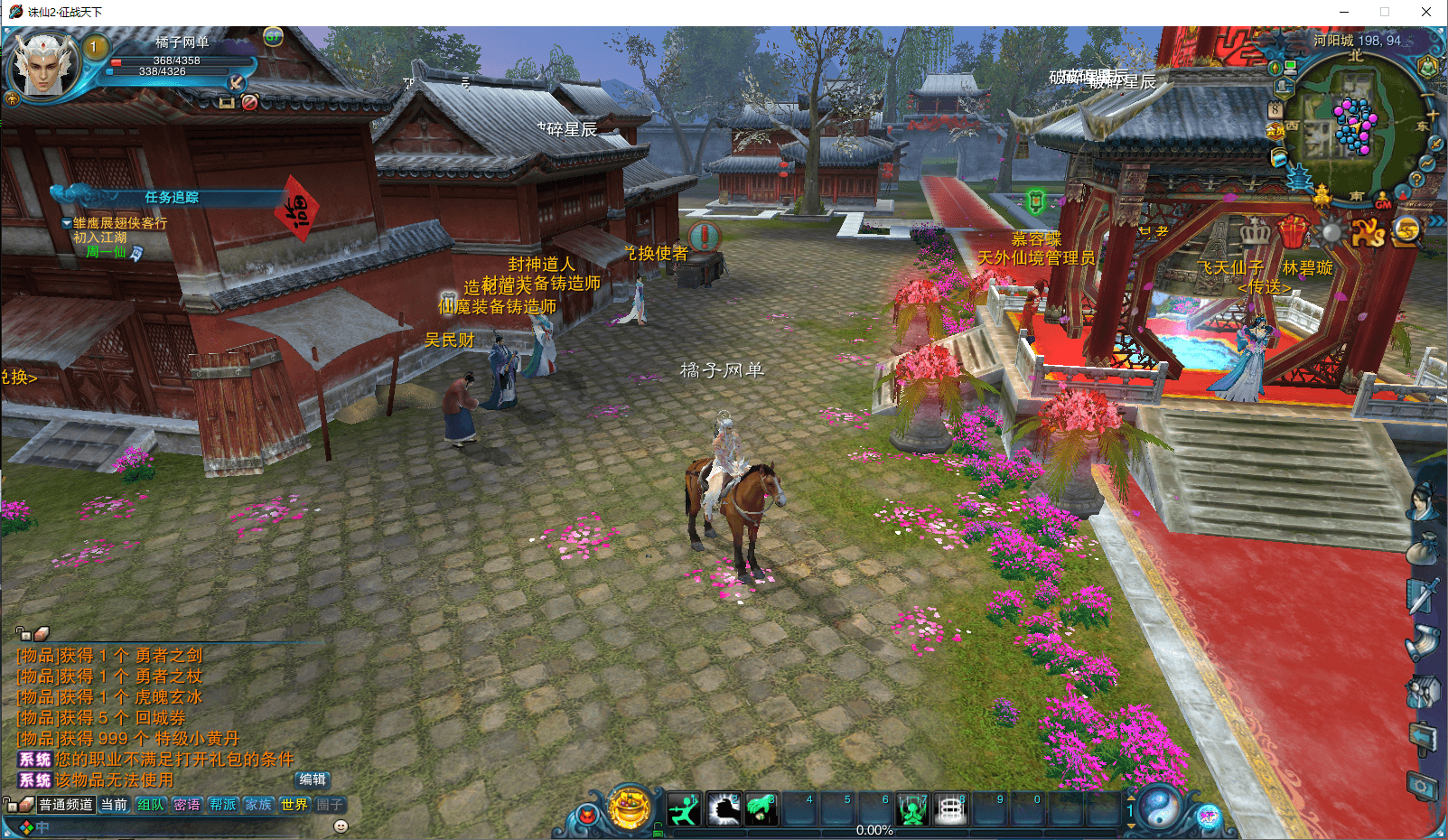Click the 编辑 edit button in chat
Screen dimensions: 1448x840
(x=313, y=779)
